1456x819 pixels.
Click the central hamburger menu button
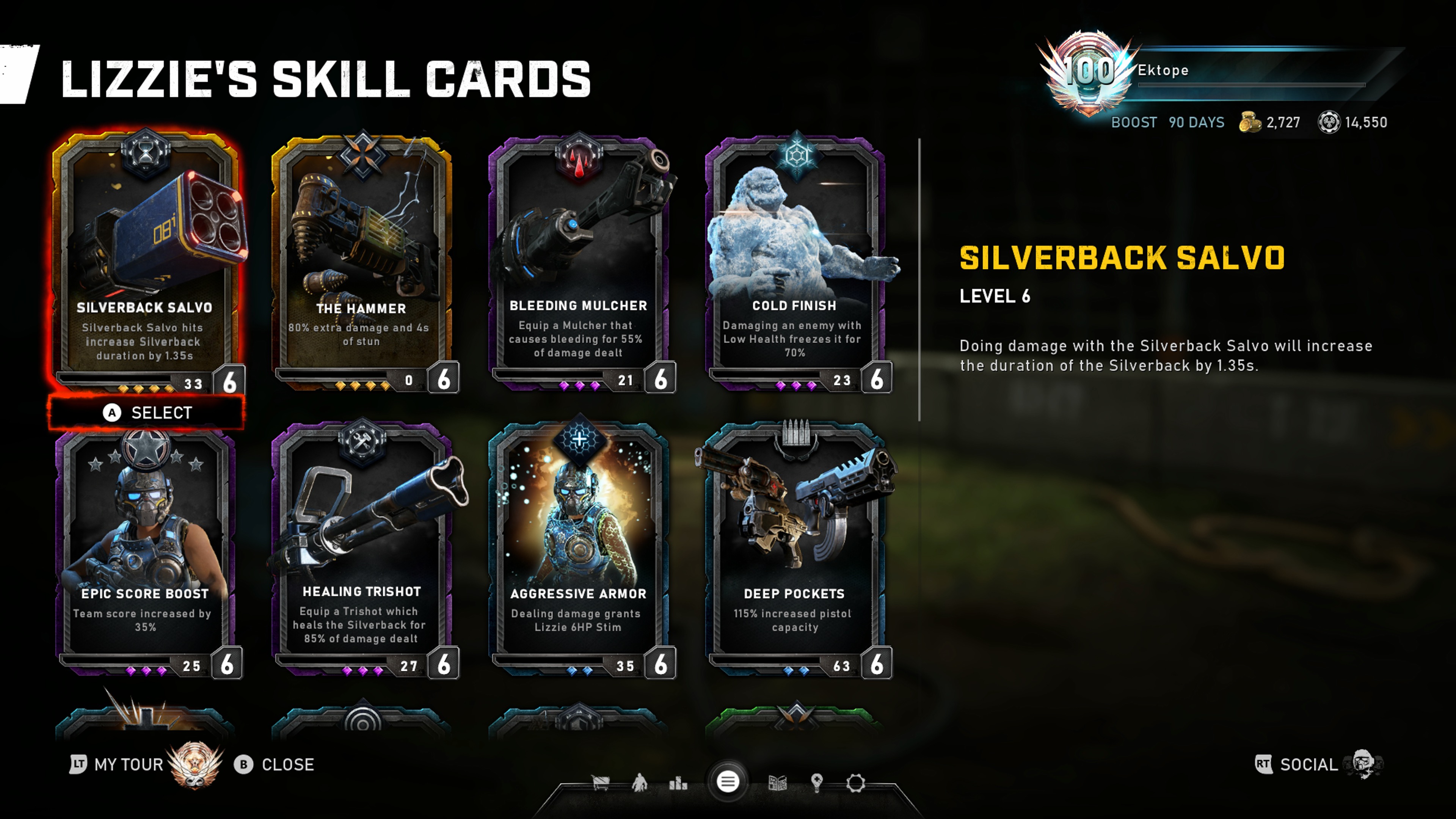click(728, 782)
